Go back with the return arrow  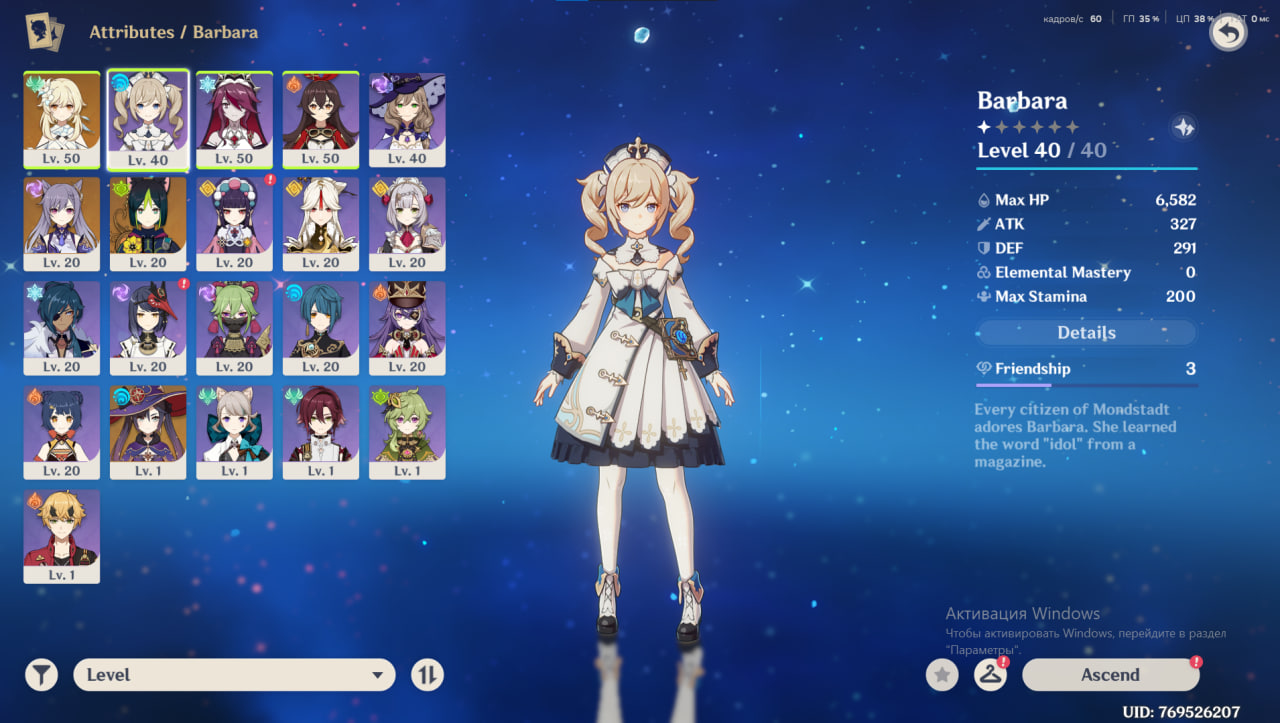tap(1228, 33)
